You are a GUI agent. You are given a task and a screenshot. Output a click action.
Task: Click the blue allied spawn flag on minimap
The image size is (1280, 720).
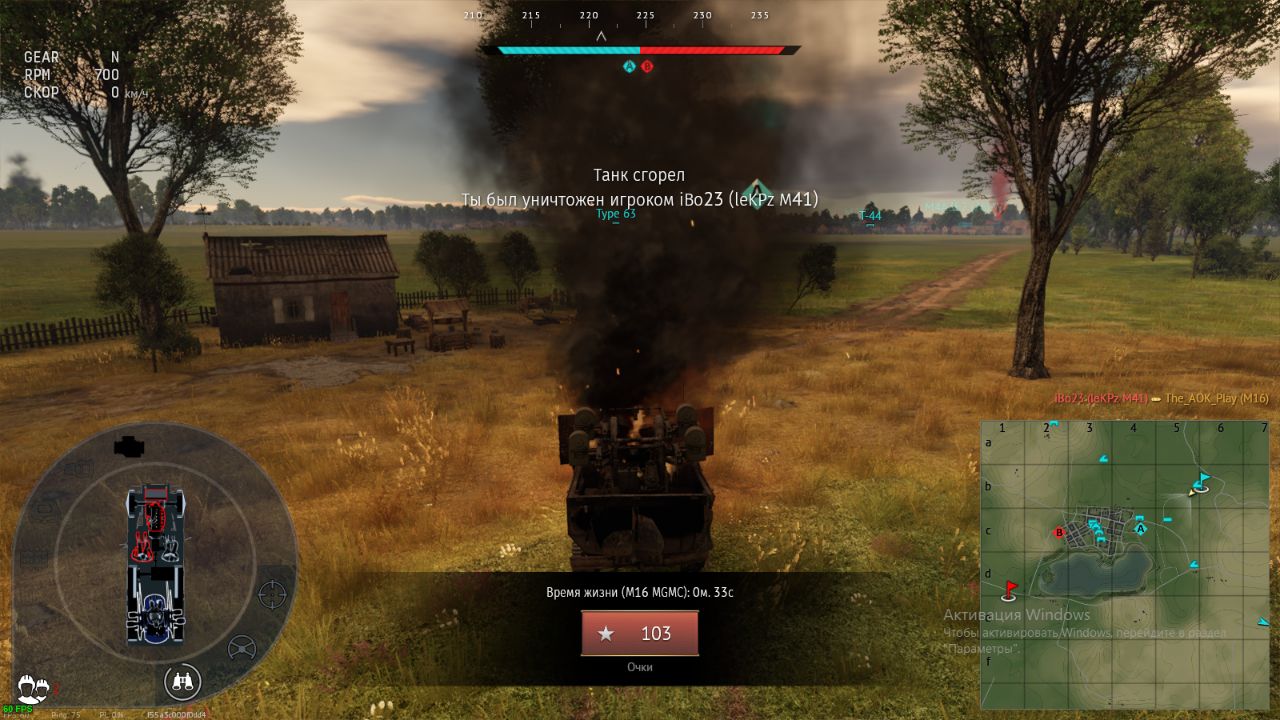pos(1203,479)
